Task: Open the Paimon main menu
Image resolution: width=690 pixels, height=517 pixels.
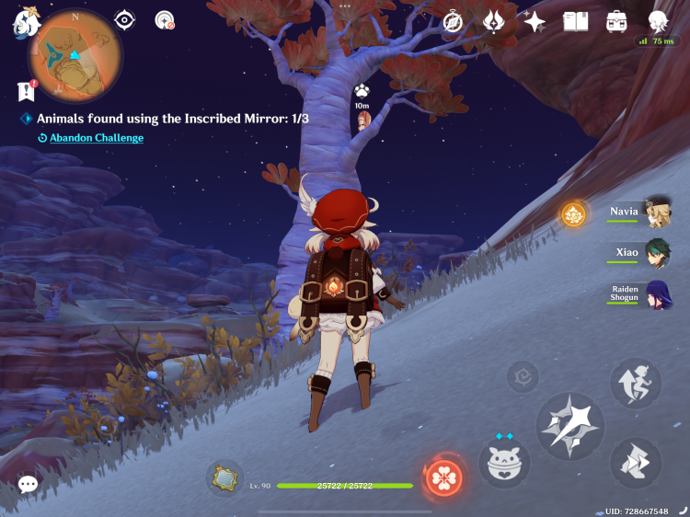Action: (22, 22)
